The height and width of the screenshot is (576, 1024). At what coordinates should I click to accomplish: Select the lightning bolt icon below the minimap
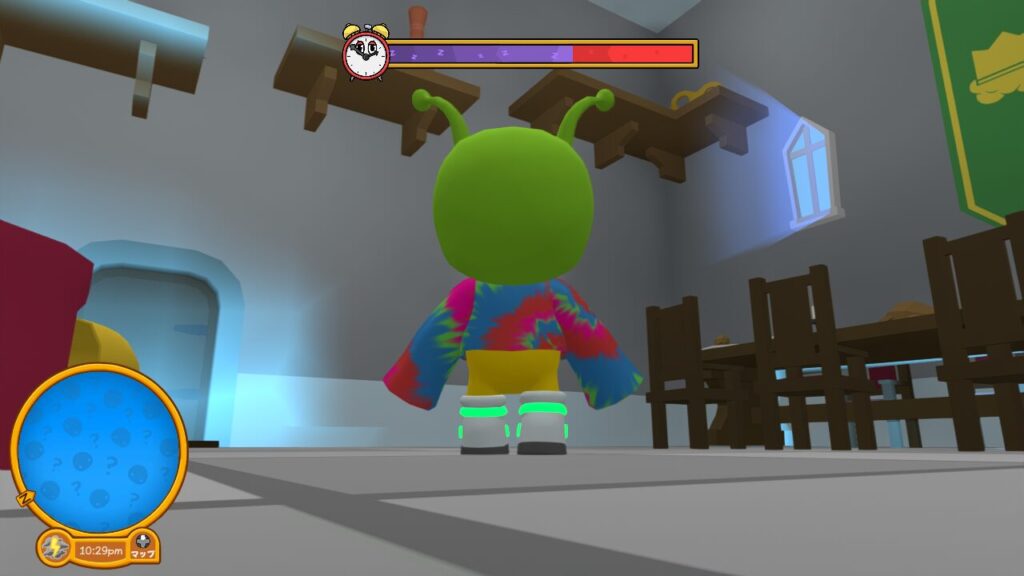pos(54,548)
